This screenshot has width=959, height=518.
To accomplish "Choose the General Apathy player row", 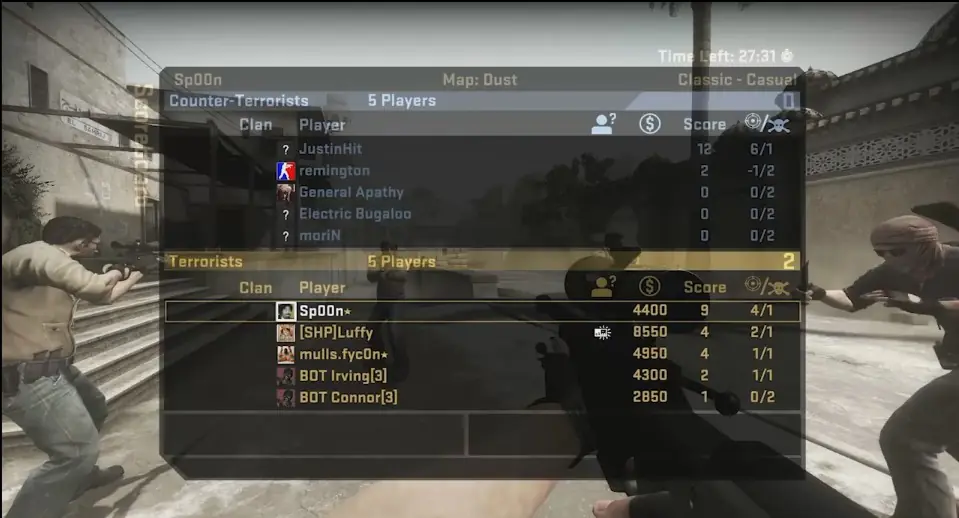I will tap(351, 192).
